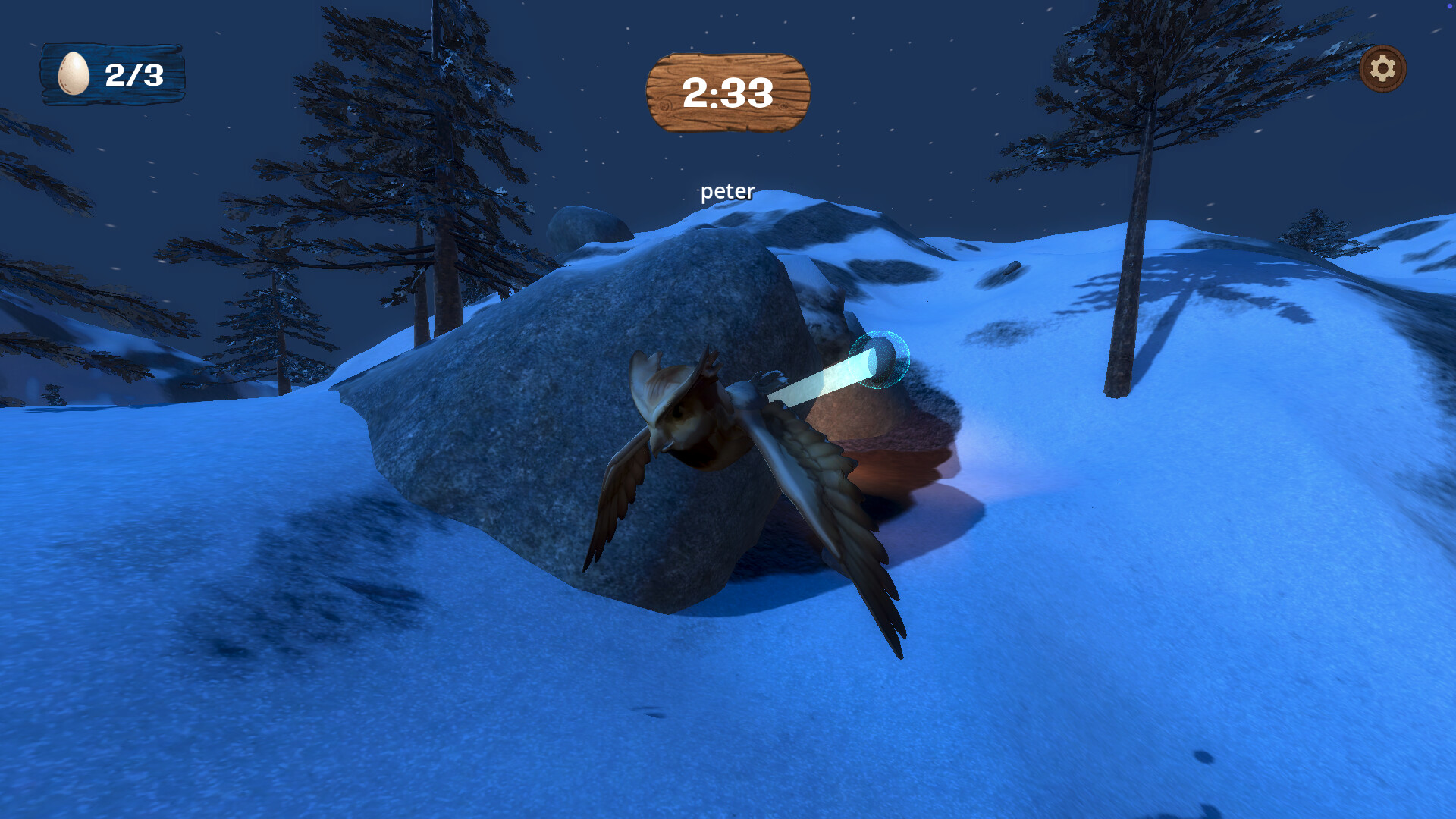1456x819 pixels.
Task: Click the egg plaque to toggle collection details
Action: (112, 74)
